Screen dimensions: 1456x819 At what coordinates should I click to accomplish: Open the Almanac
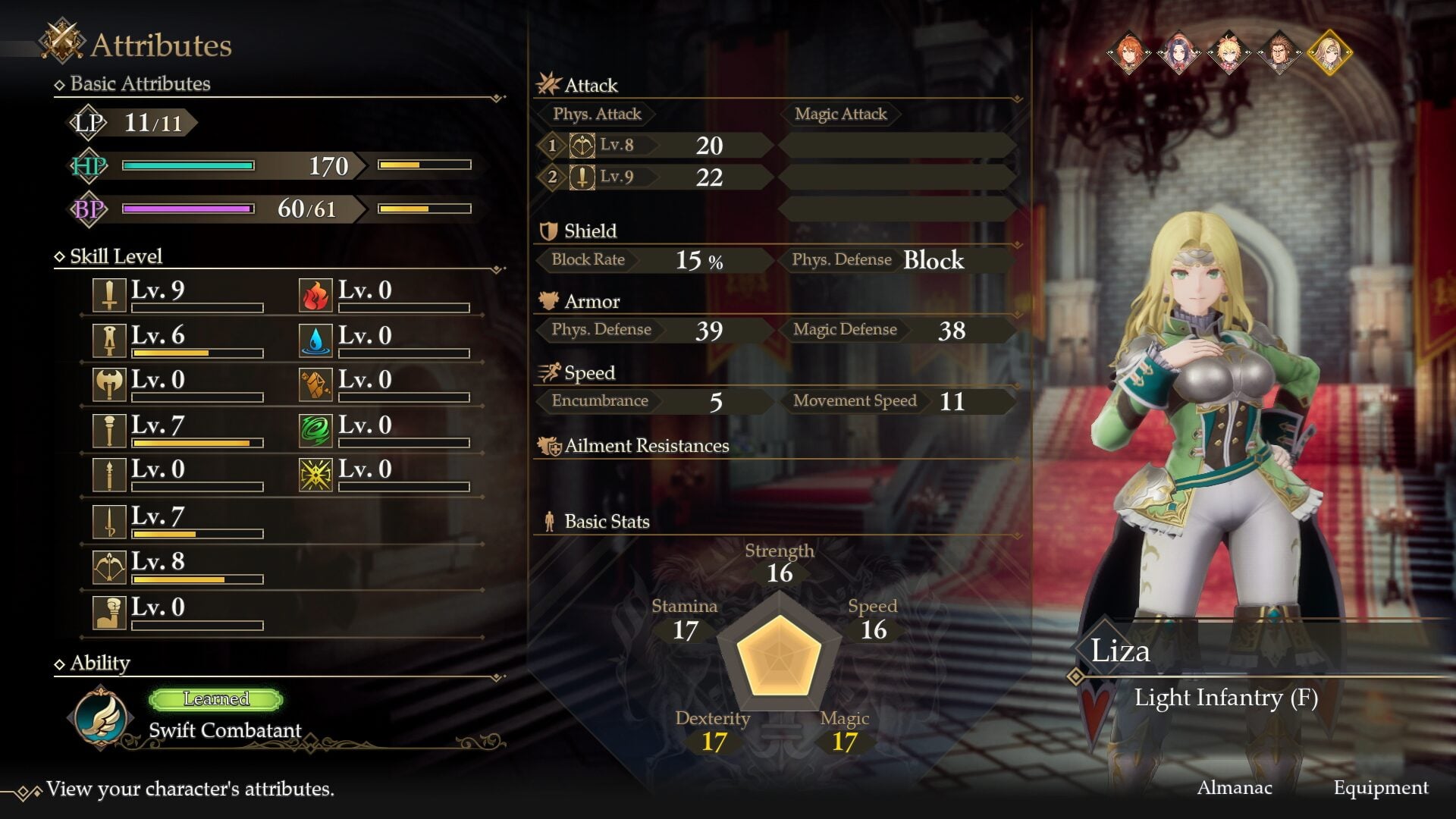(x=1234, y=788)
